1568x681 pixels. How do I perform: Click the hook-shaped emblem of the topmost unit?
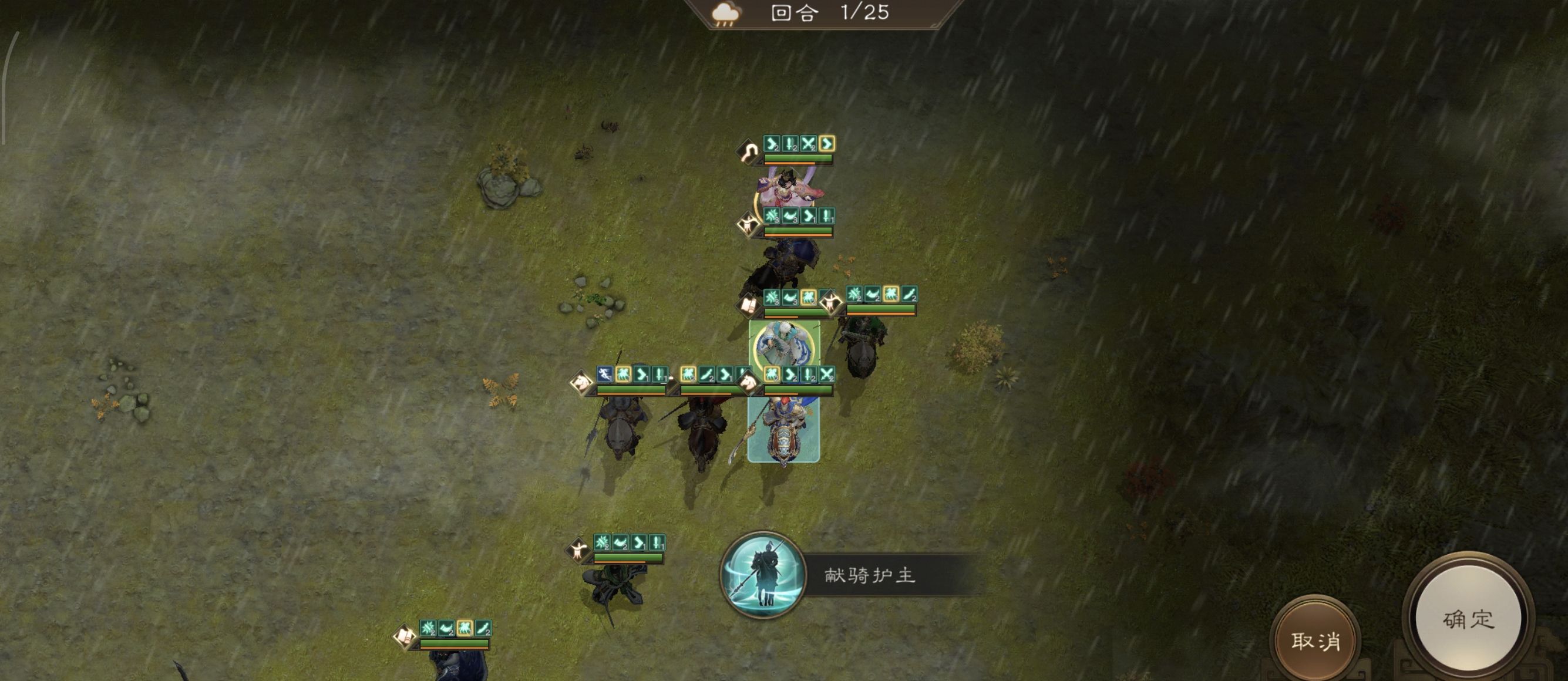[x=749, y=150]
